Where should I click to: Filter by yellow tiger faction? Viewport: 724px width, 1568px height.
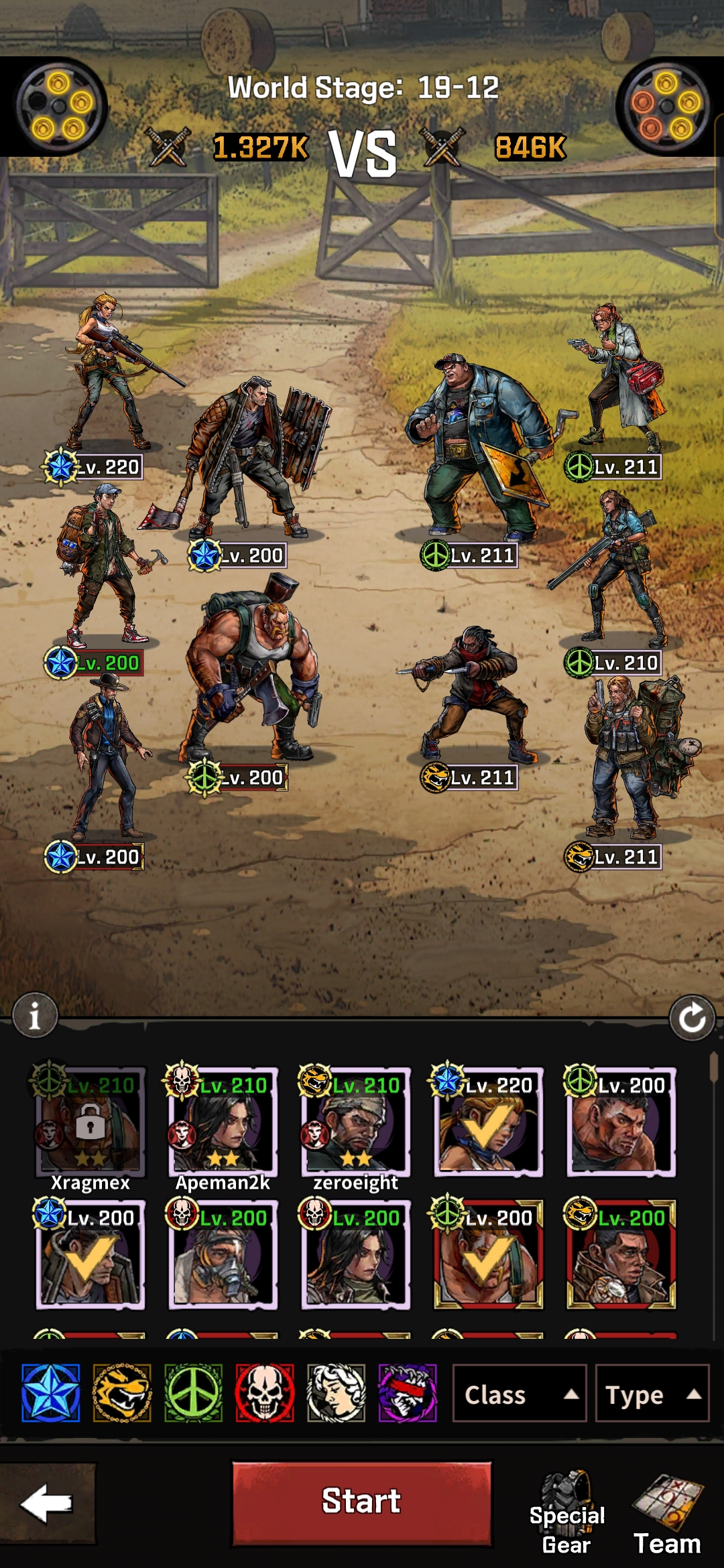pyautogui.click(x=122, y=1393)
